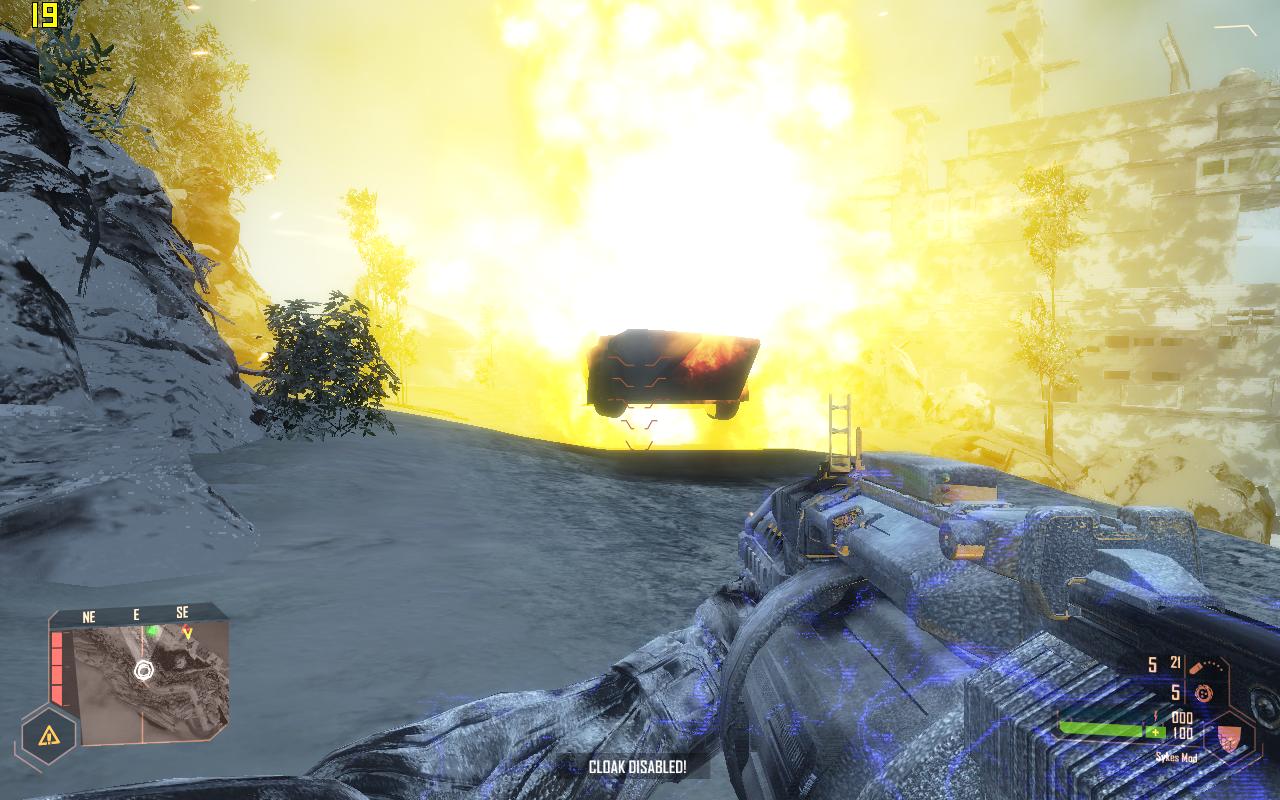Click the bullet magazine ammo icon

[1198, 667]
